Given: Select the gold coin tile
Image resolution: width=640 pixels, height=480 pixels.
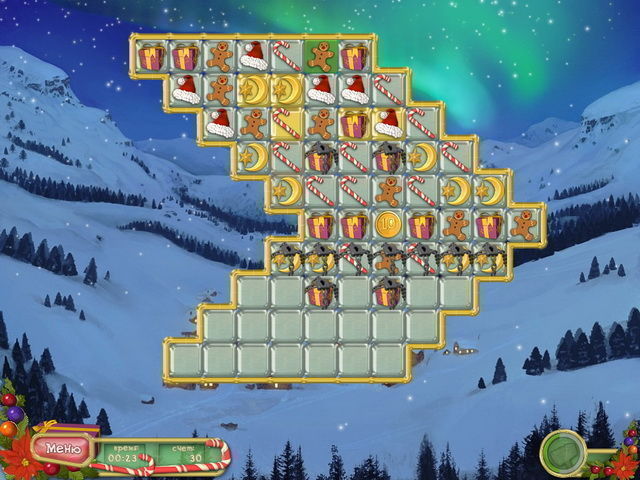Looking at the screenshot, I should [x=388, y=224].
